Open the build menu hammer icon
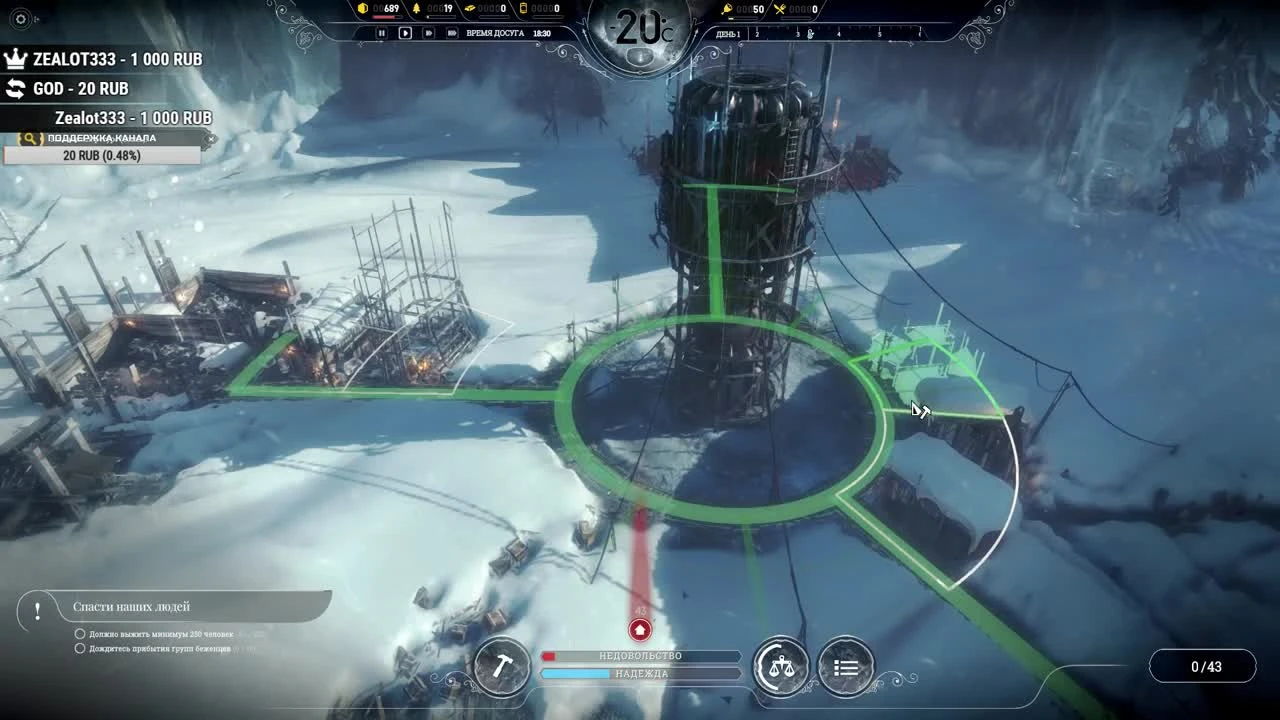Viewport: 1280px width, 720px height. tap(501, 668)
